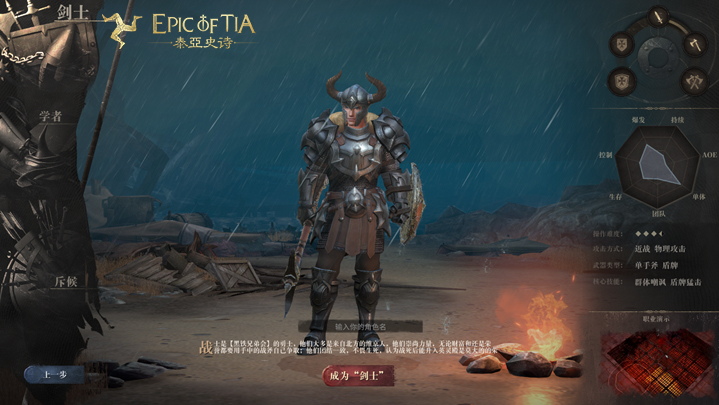Go back with the 上一步 button
Screen dimensions: 719x405
coord(54,375)
